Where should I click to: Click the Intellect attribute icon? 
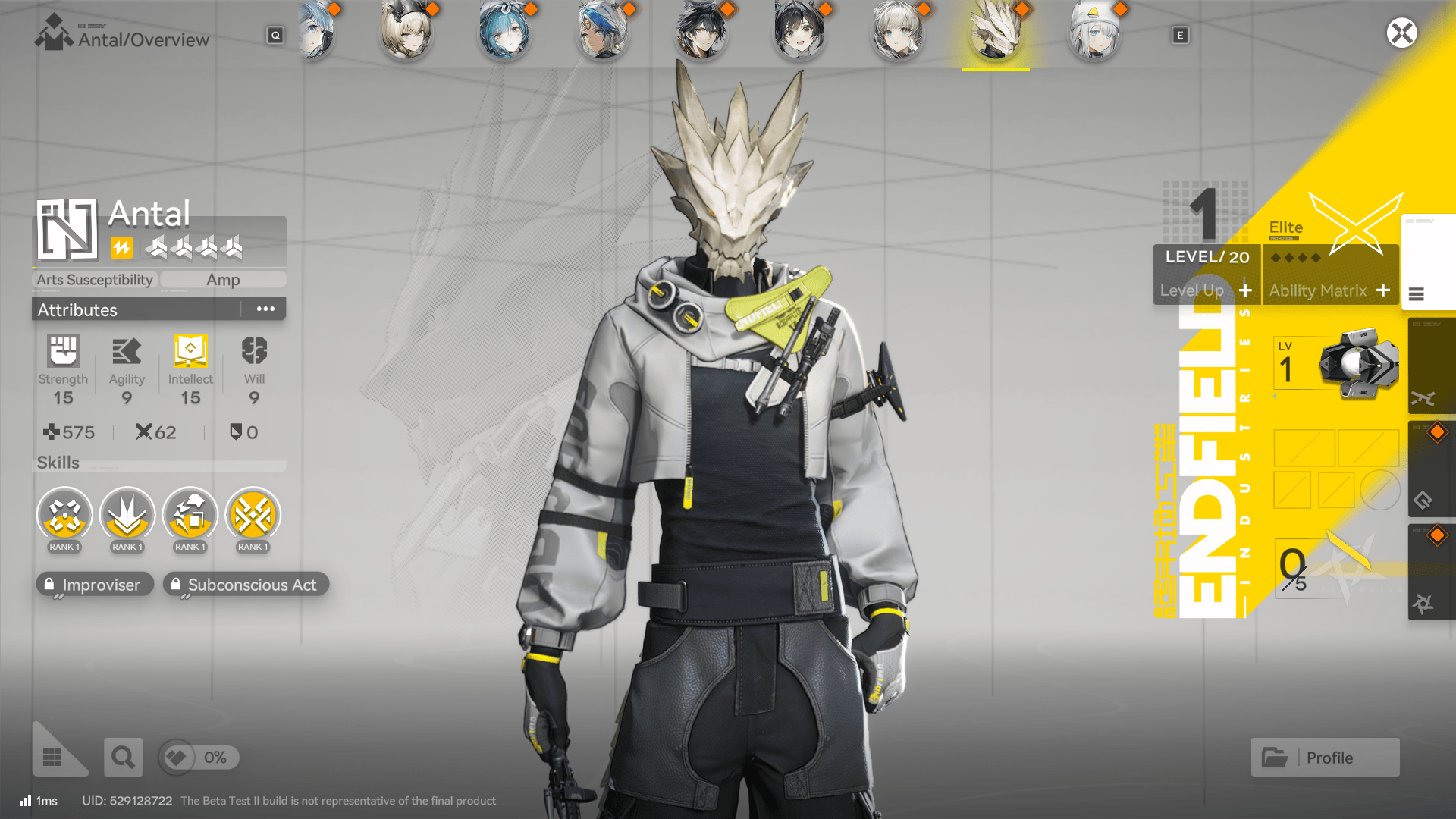(190, 351)
